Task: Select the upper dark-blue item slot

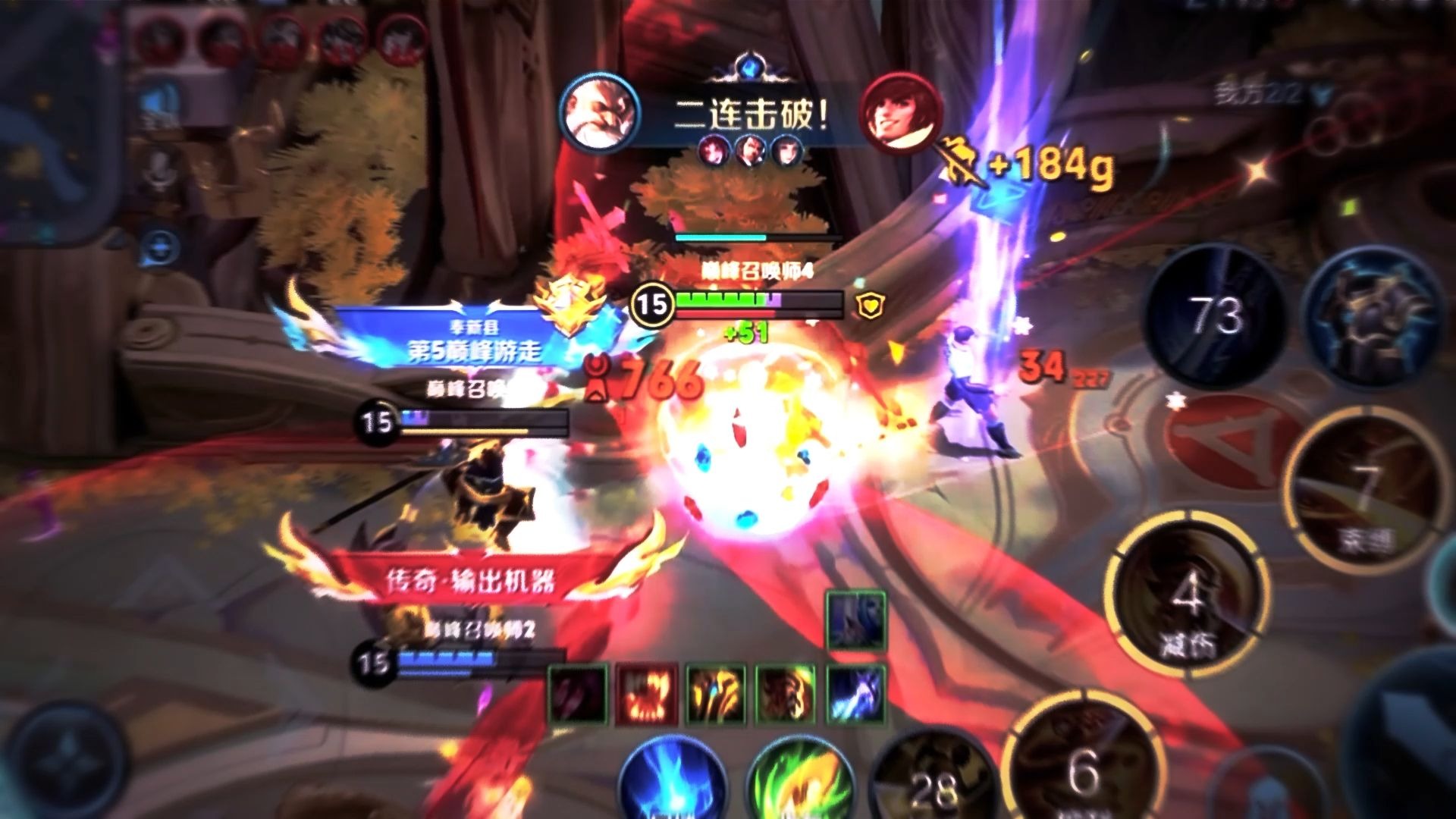Action: (x=856, y=622)
